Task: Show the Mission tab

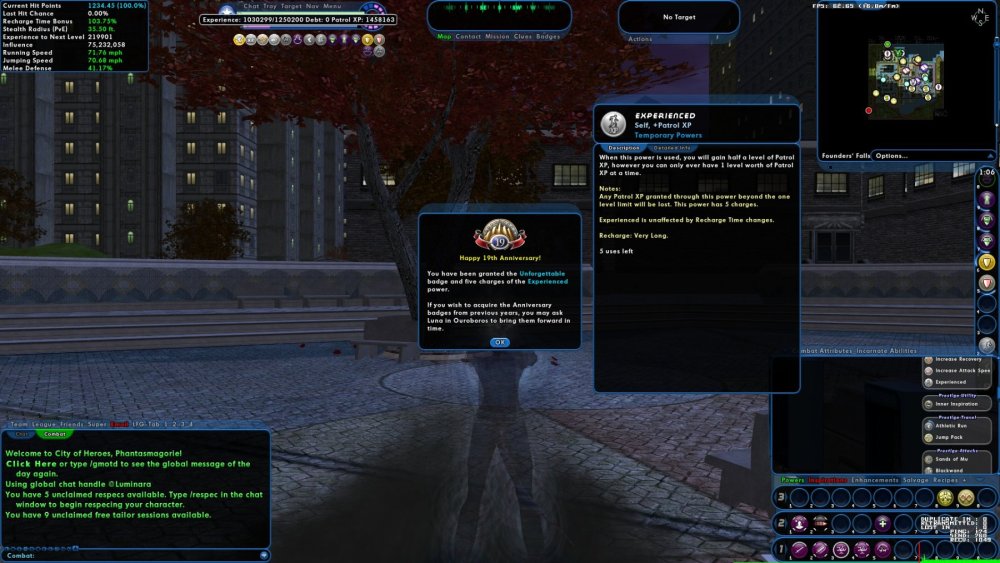Action: tap(497, 36)
